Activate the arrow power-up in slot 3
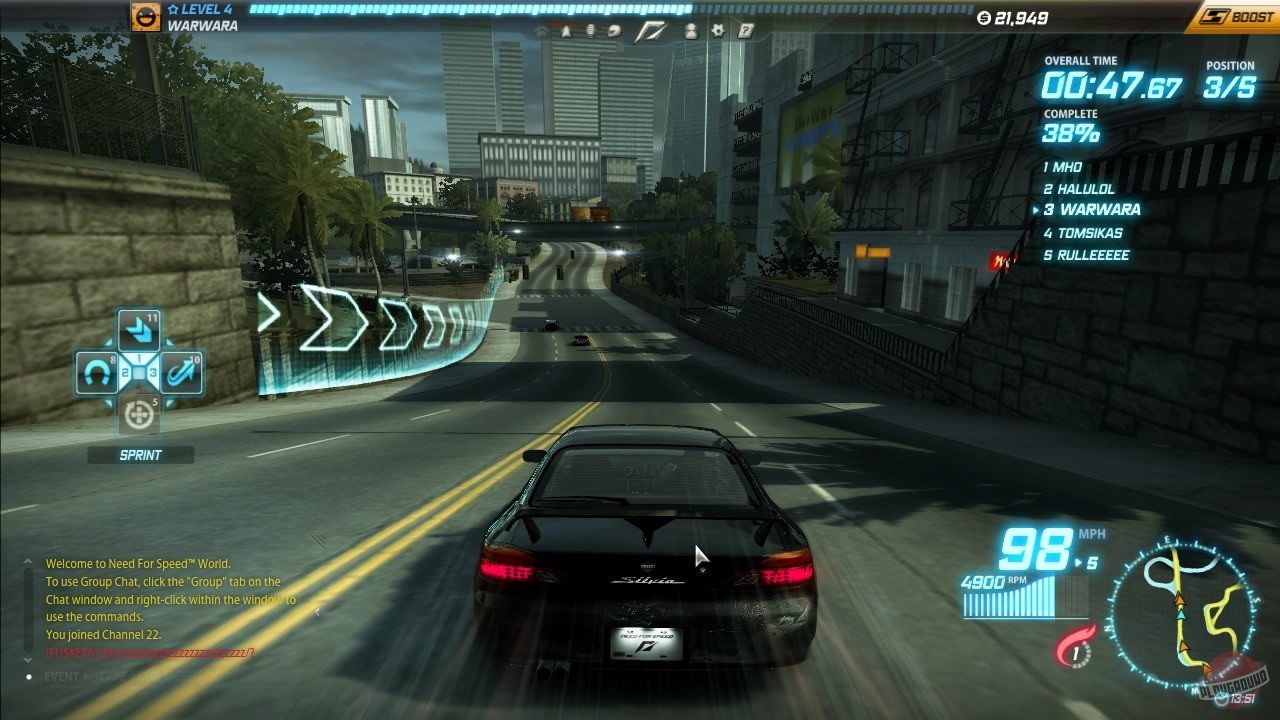 pos(181,373)
